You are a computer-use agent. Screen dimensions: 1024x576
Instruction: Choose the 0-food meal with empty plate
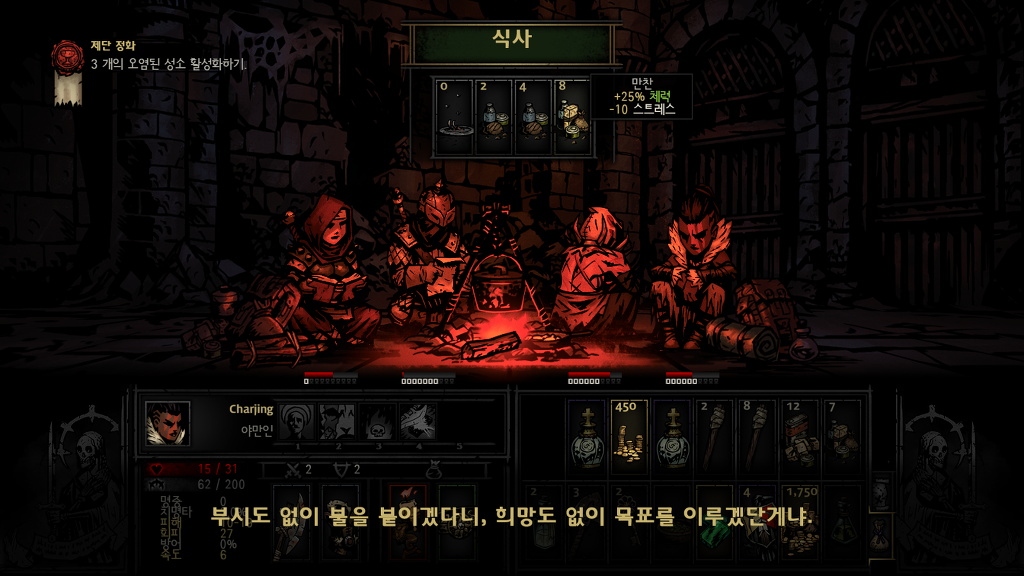tap(455, 117)
